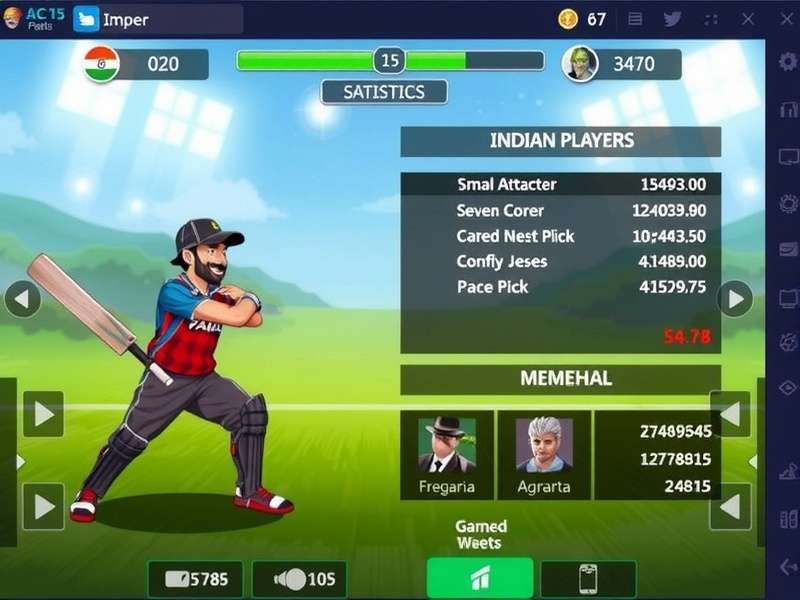Open the hamburger menu in title bar
800x600 pixels.
(x=635, y=19)
